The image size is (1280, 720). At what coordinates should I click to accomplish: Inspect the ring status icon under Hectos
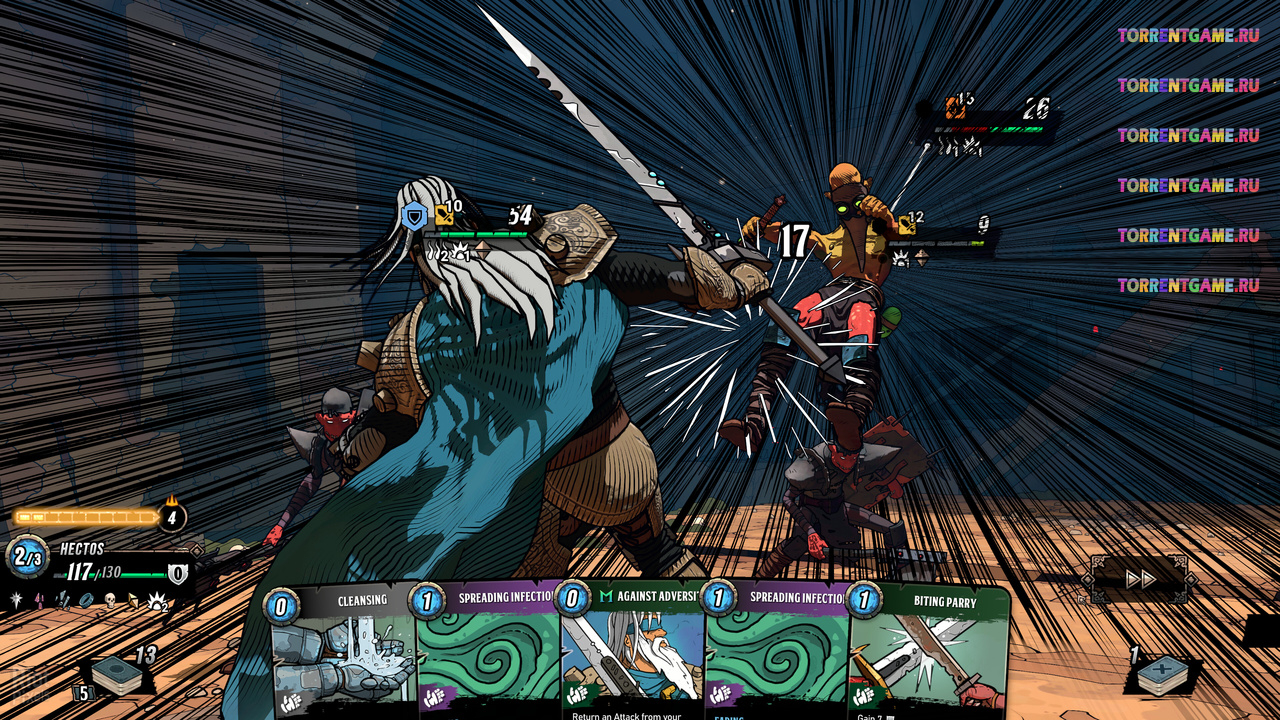tap(86, 600)
